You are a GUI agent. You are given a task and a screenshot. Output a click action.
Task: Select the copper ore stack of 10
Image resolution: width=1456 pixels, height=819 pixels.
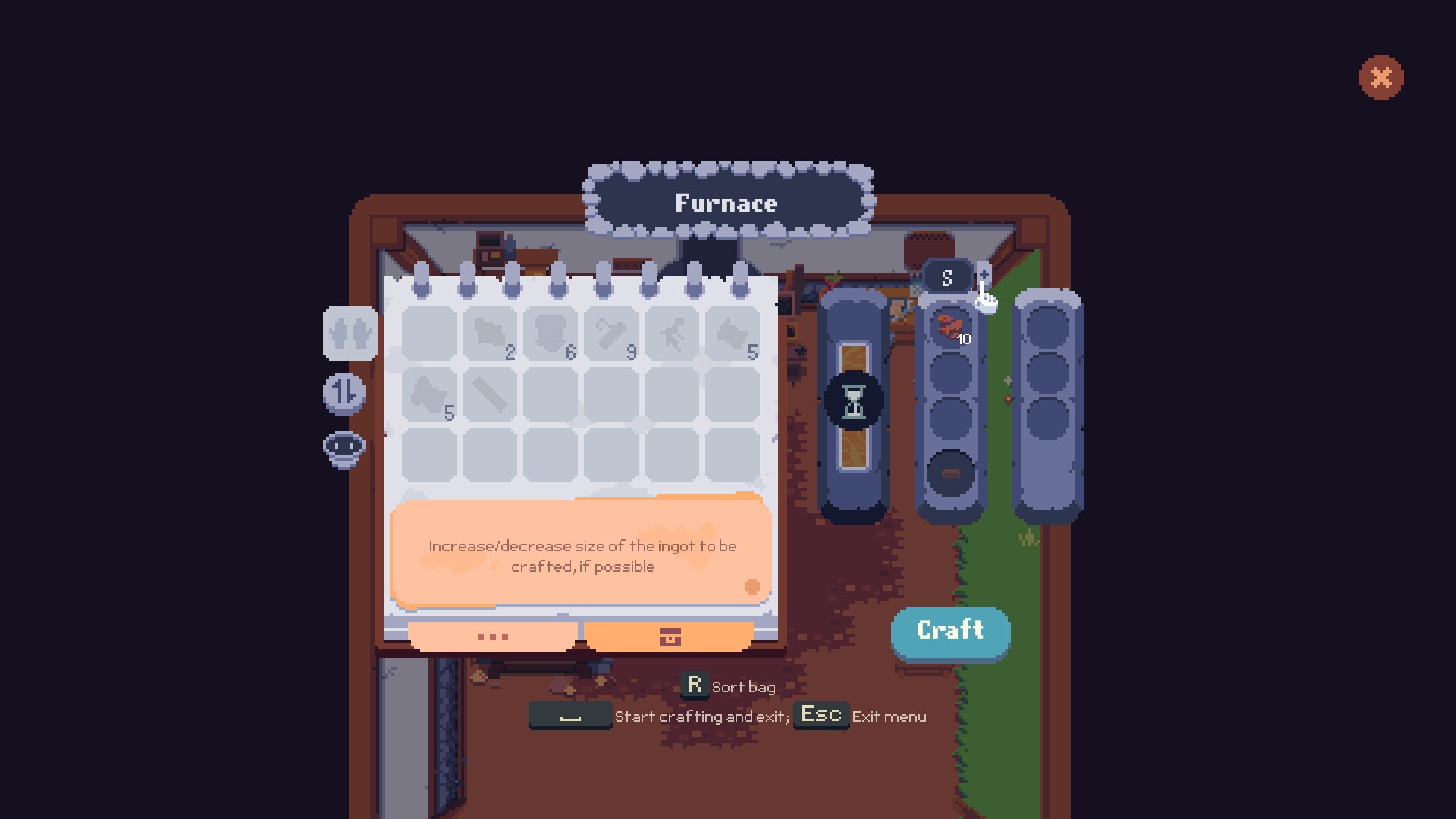point(949,328)
